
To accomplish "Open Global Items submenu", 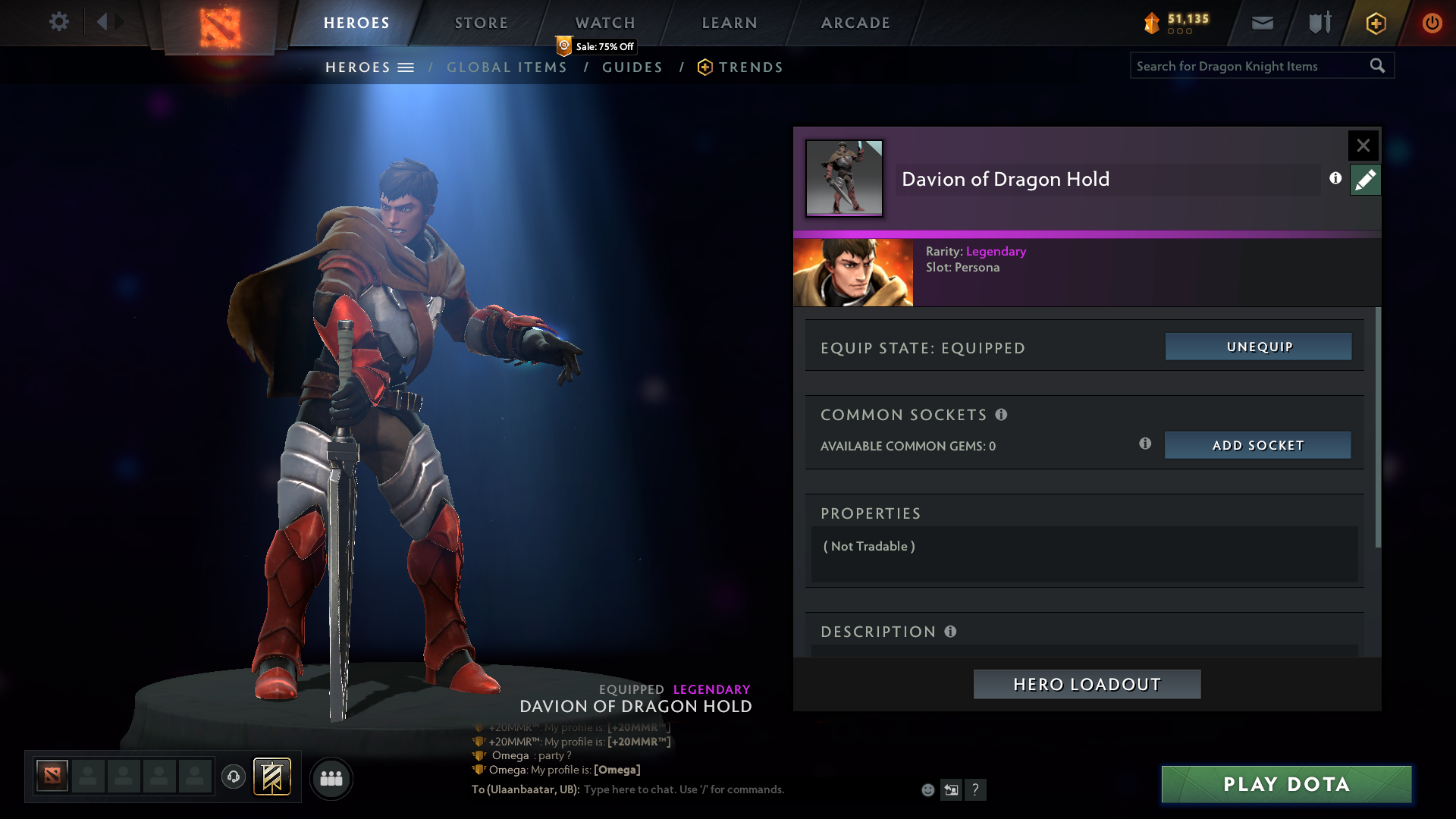I will (507, 67).
